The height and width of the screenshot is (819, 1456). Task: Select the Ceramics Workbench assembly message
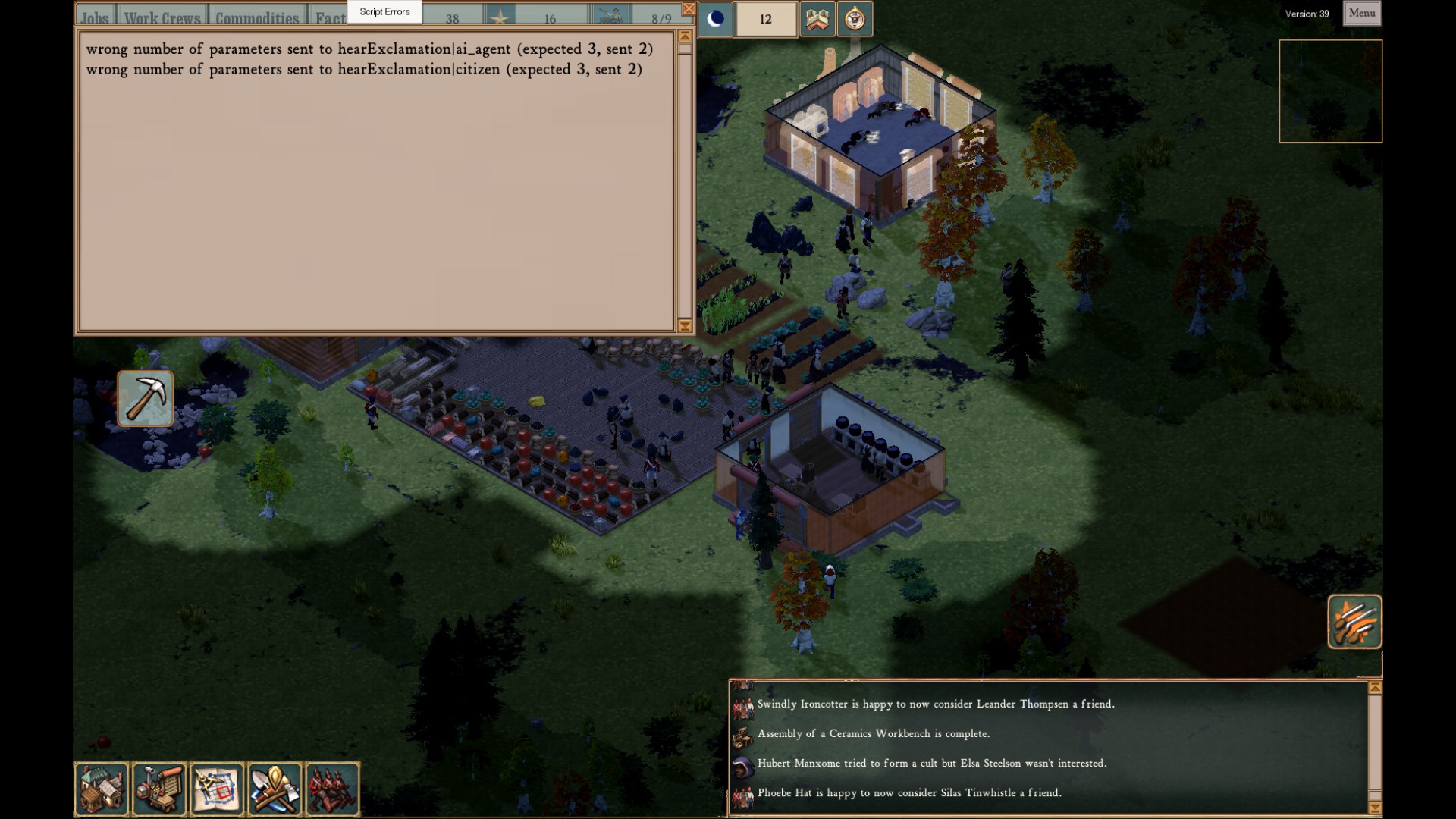(874, 733)
